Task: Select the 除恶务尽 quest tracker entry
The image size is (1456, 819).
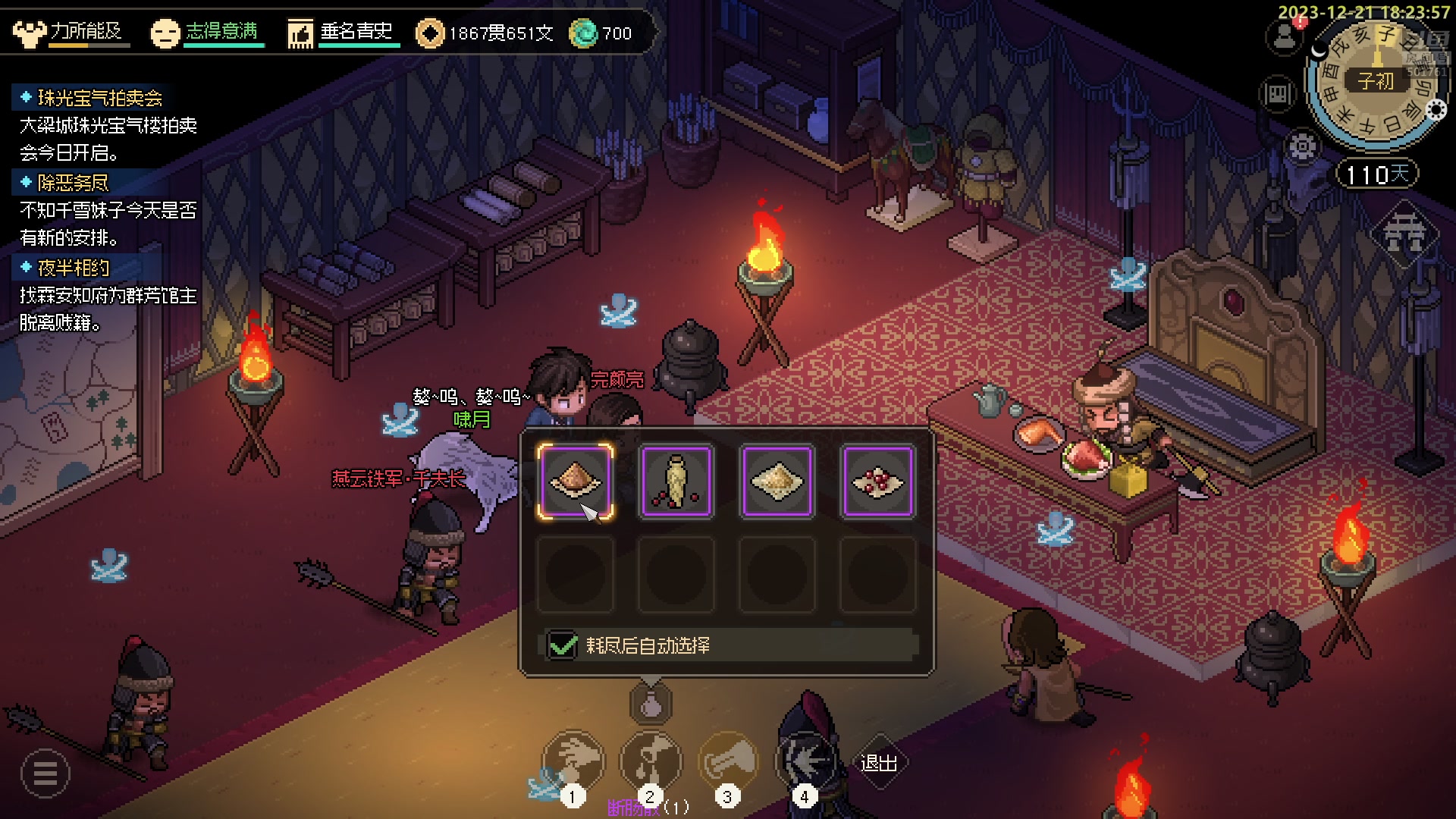Action: pos(73,183)
